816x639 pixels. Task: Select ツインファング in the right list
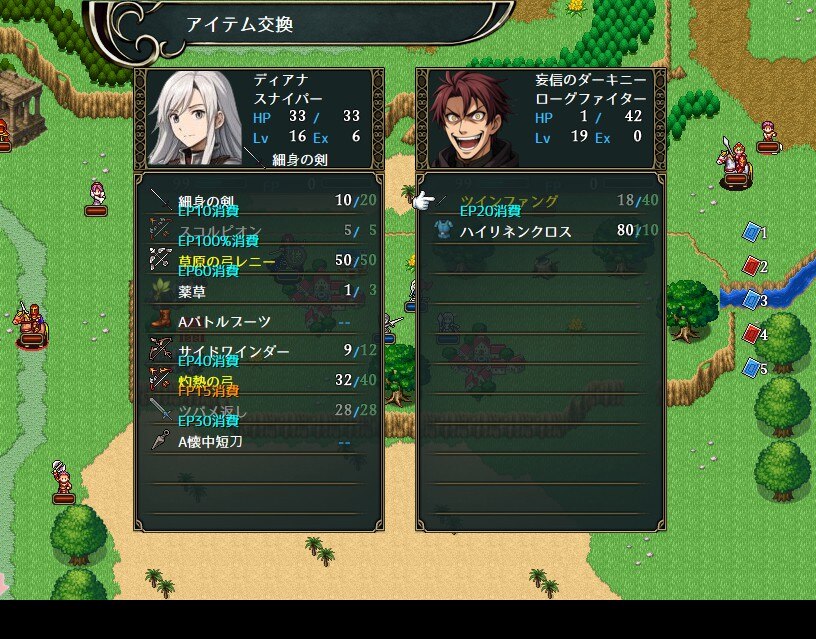(540, 201)
